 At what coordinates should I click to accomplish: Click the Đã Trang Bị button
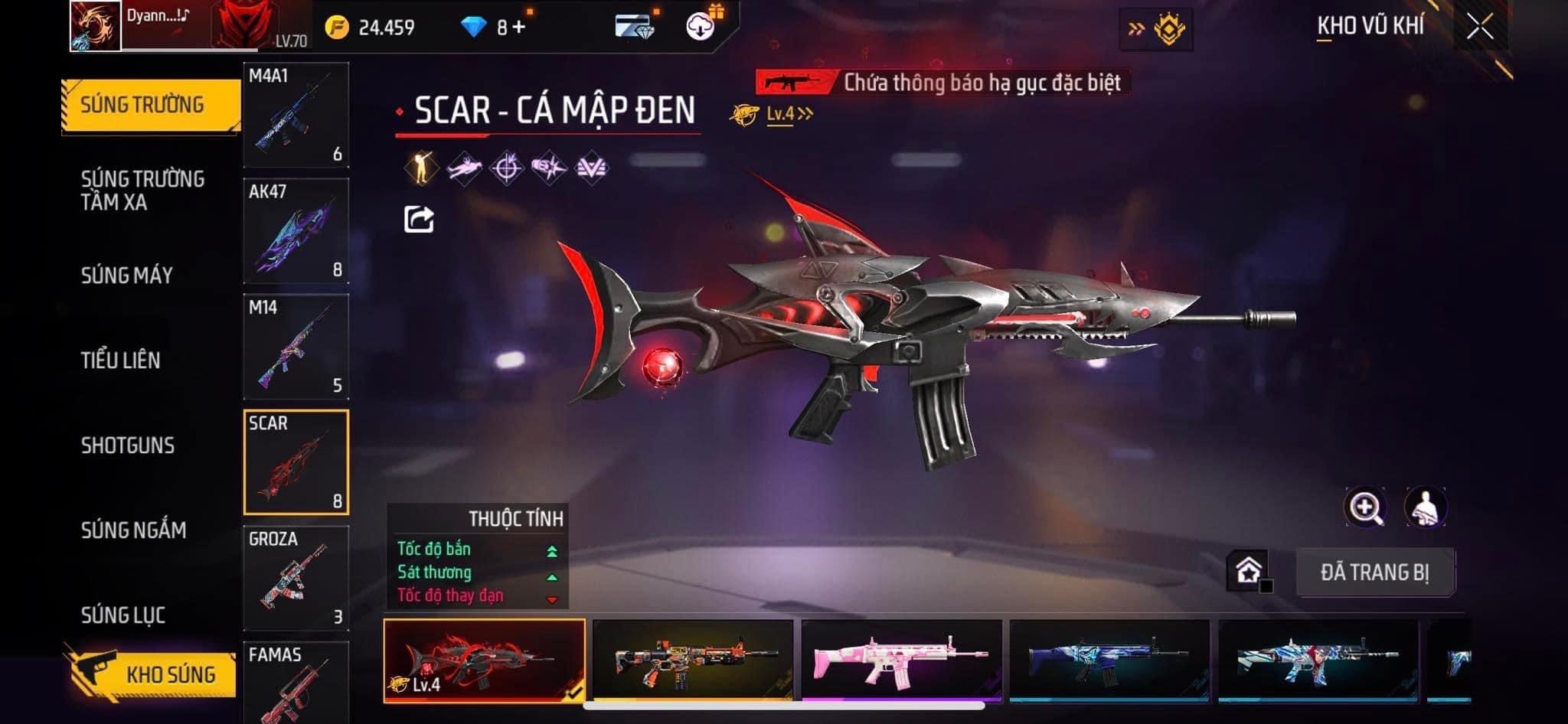[1375, 572]
